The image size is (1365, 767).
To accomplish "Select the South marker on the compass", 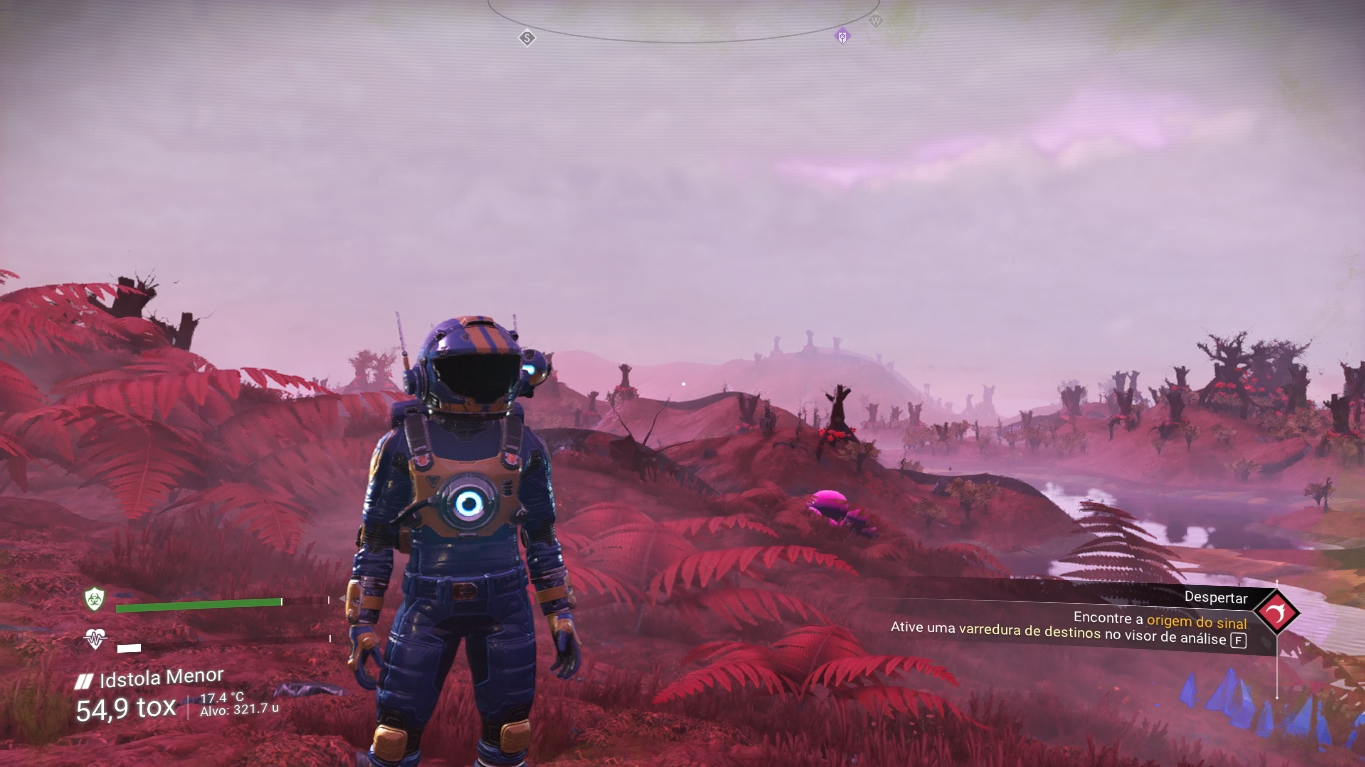I will point(527,38).
